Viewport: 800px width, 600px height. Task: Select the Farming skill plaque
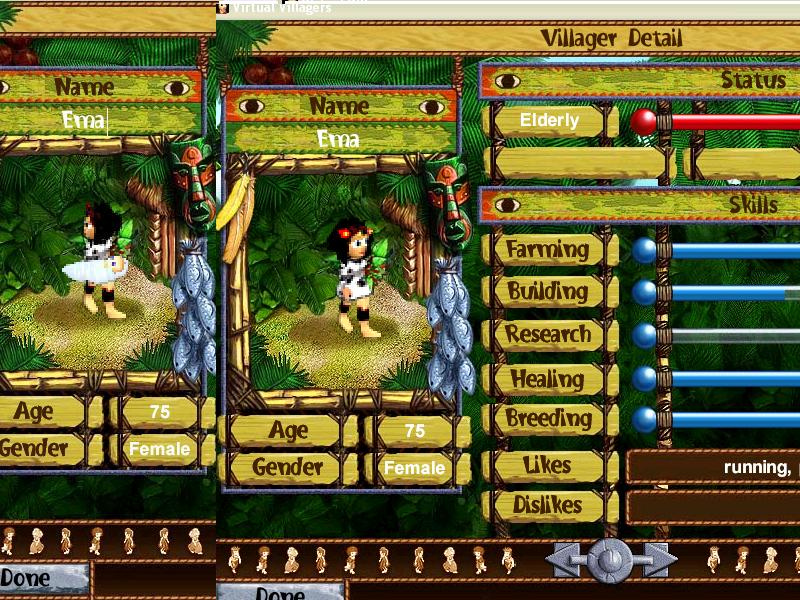pos(547,249)
